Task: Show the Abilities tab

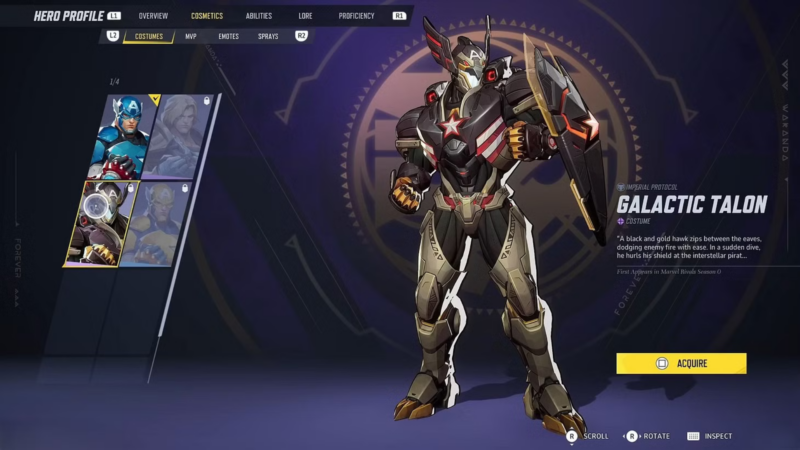Action: pyautogui.click(x=259, y=16)
